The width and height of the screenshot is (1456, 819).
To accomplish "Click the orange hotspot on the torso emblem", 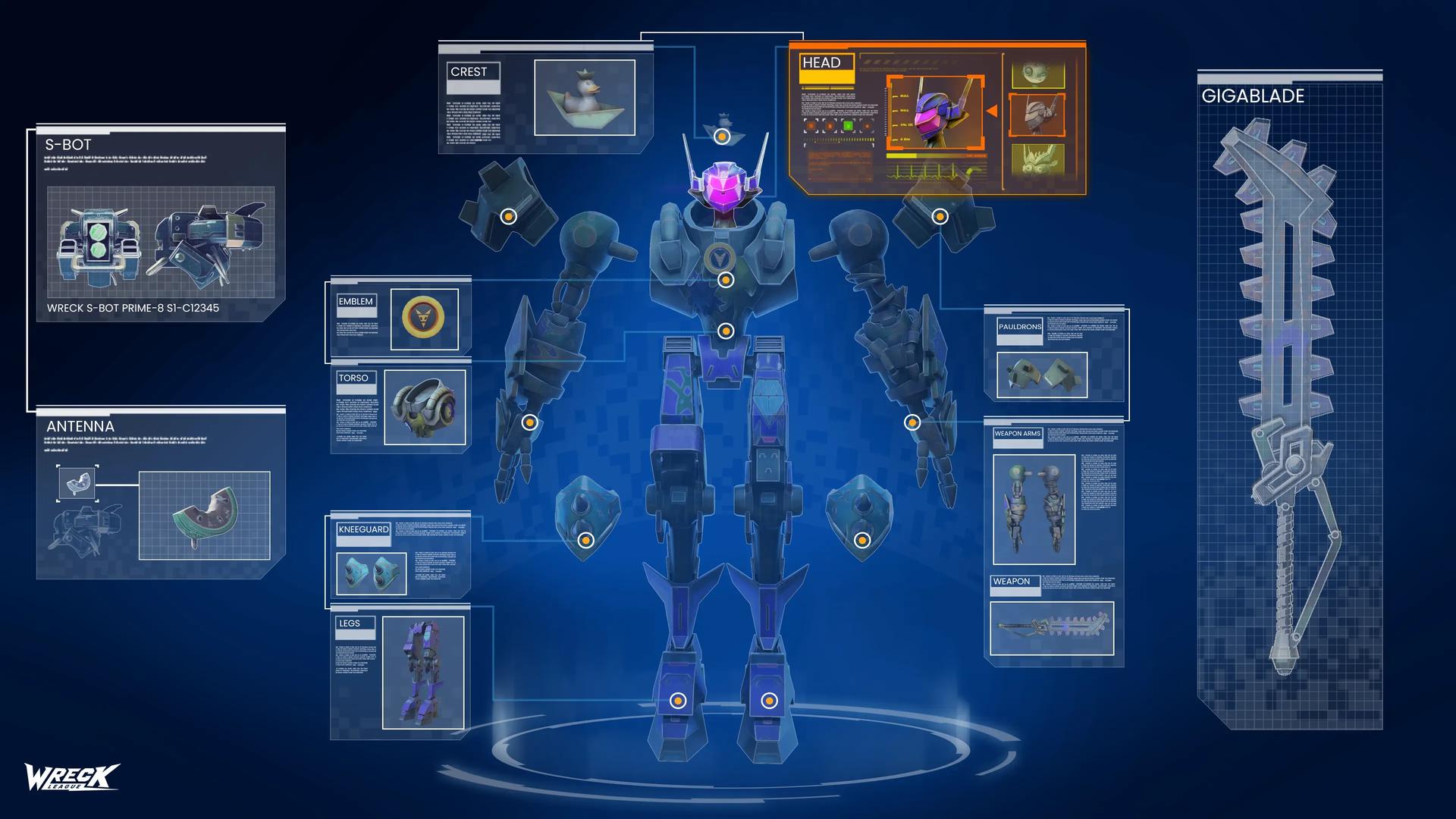I will point(726,279).
